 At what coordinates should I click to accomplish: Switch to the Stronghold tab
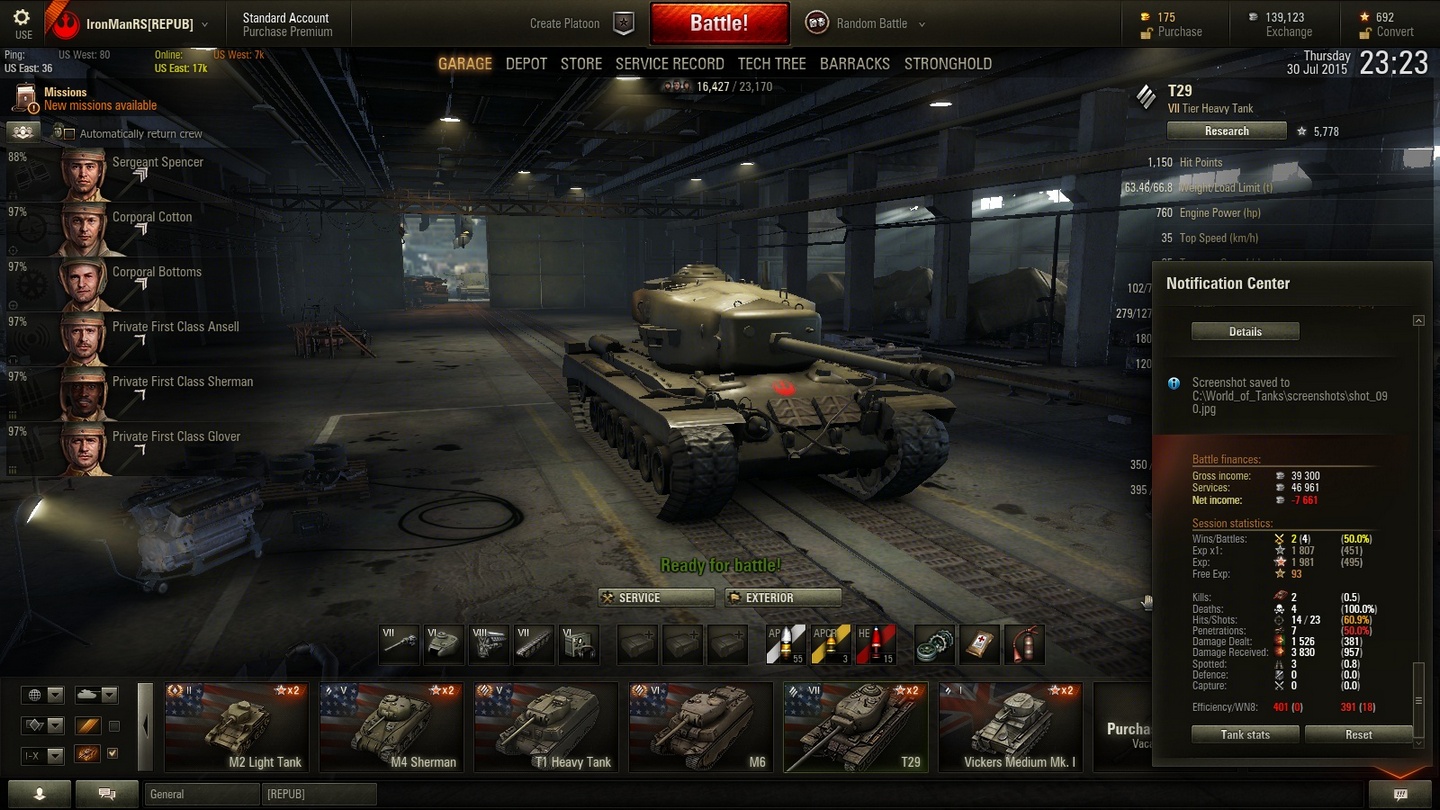[948, 64]
